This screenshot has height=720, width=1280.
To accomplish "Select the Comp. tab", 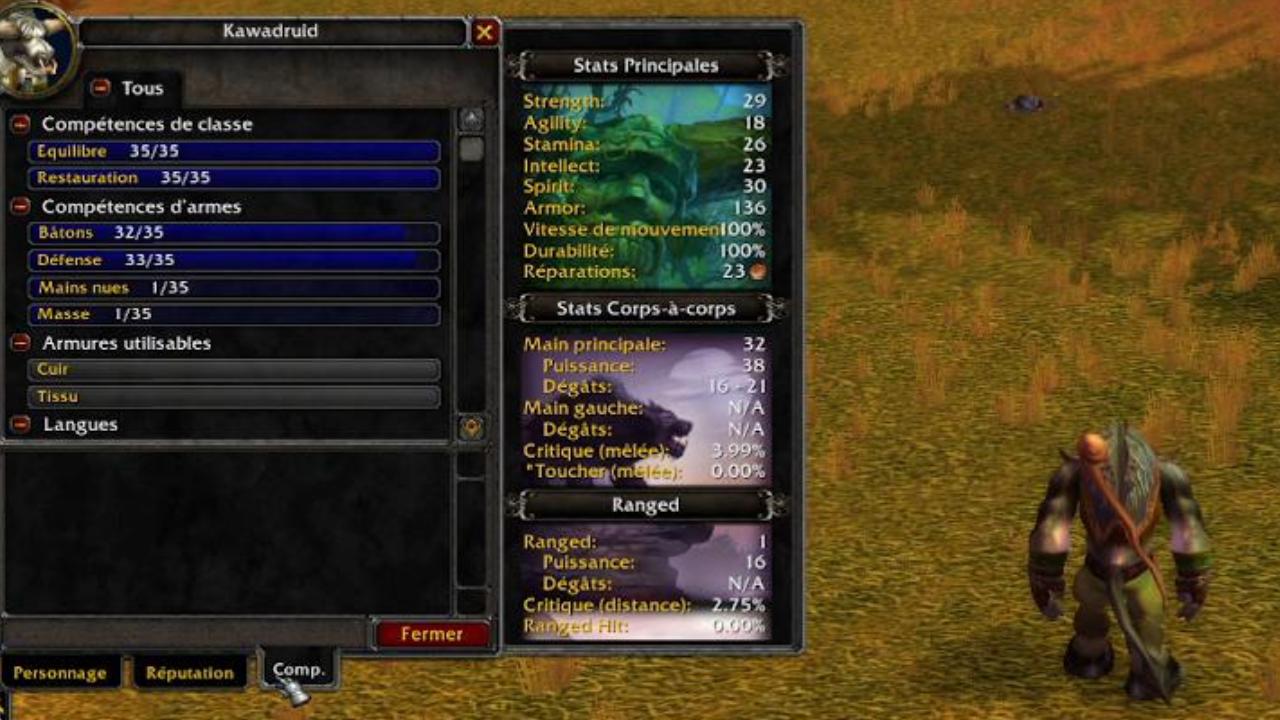I will coord(299,670).
